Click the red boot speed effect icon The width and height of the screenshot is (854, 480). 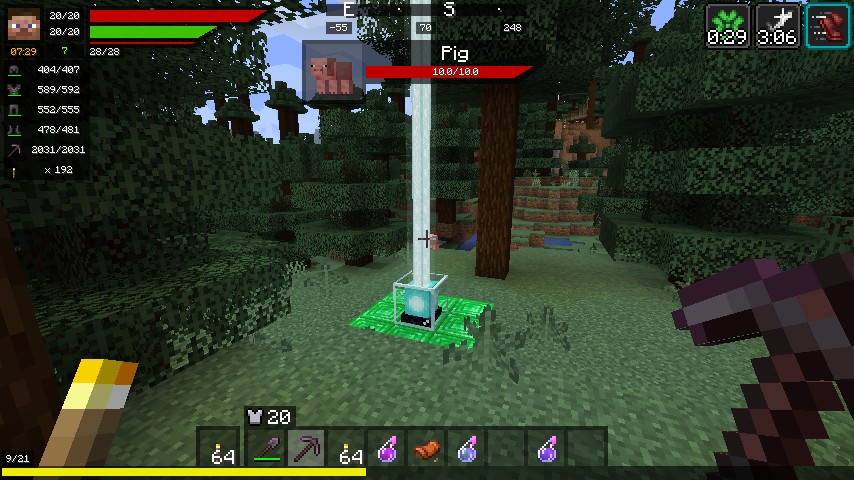[827, 25]
